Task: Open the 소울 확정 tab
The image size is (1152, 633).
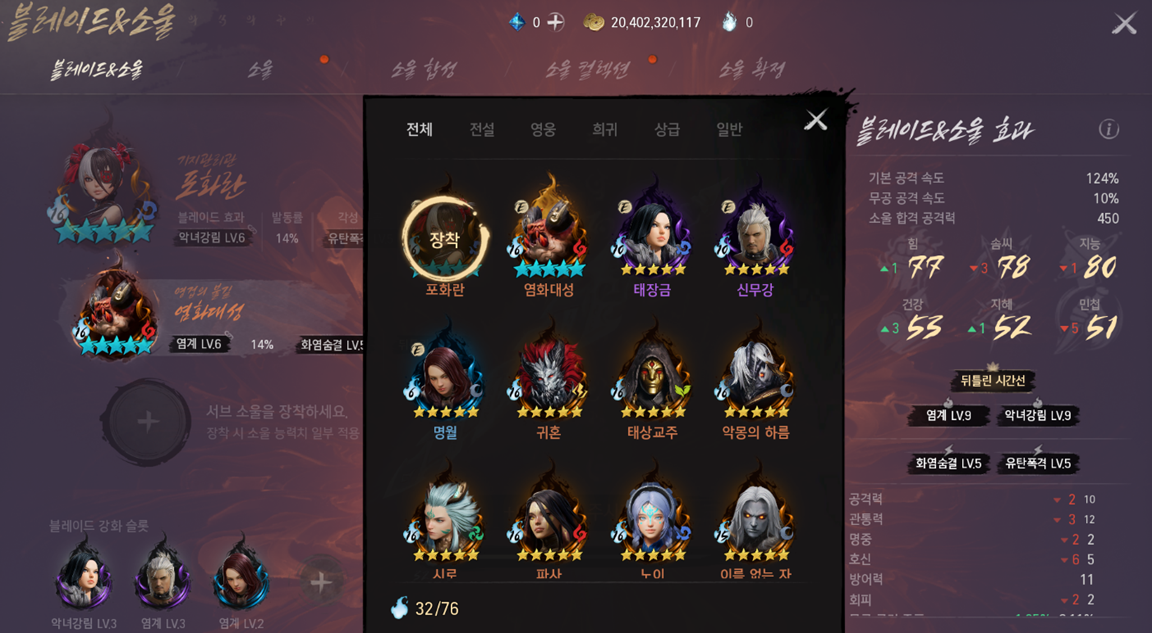Action: (752, 69)
